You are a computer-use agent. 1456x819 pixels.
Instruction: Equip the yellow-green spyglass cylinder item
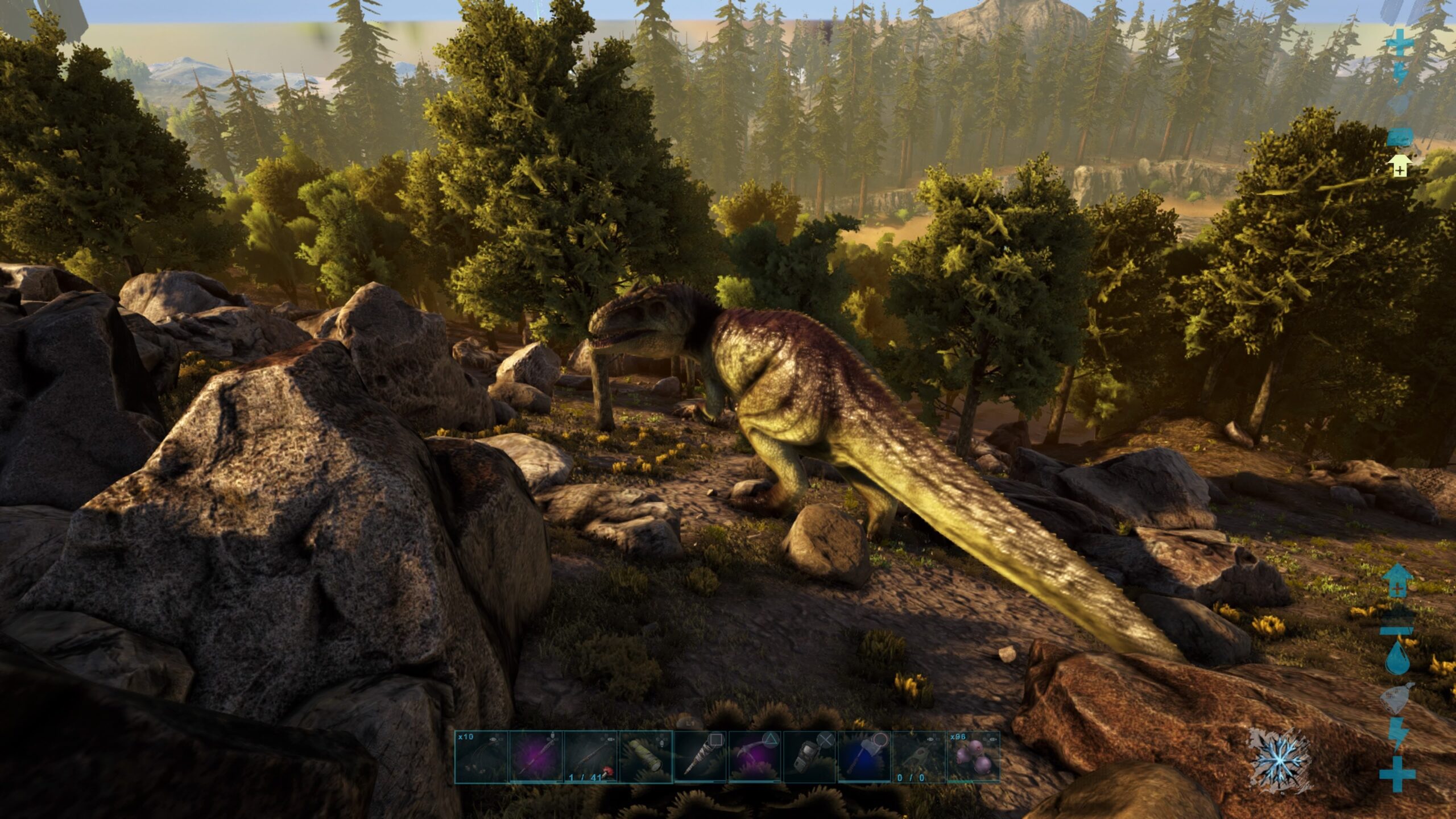pos(645,757)
